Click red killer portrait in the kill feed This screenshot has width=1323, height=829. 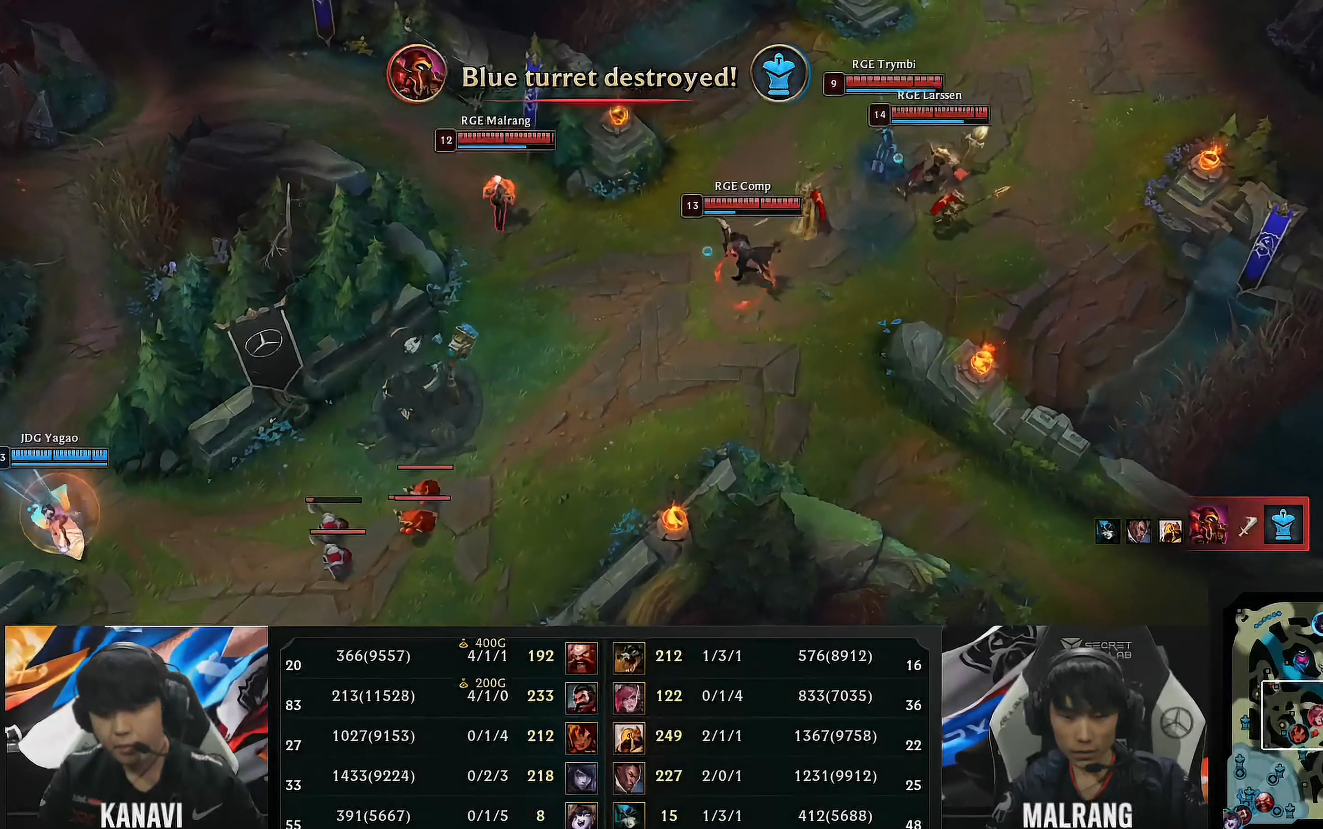tap(1208, 525)
